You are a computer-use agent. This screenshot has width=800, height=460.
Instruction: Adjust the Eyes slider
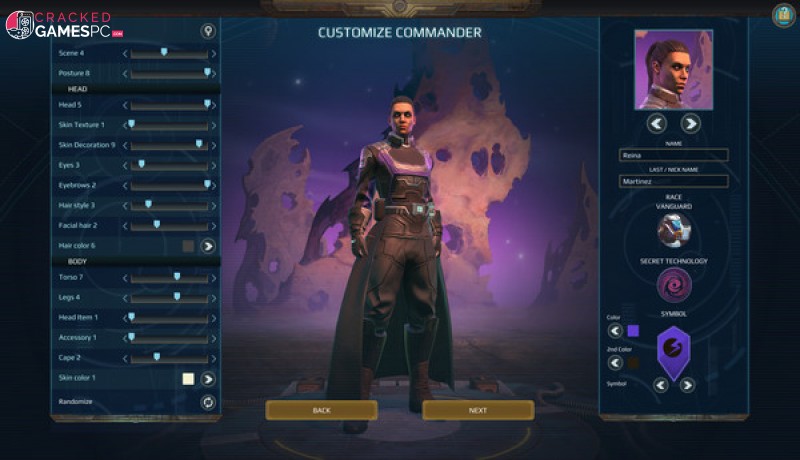[141, 165]
